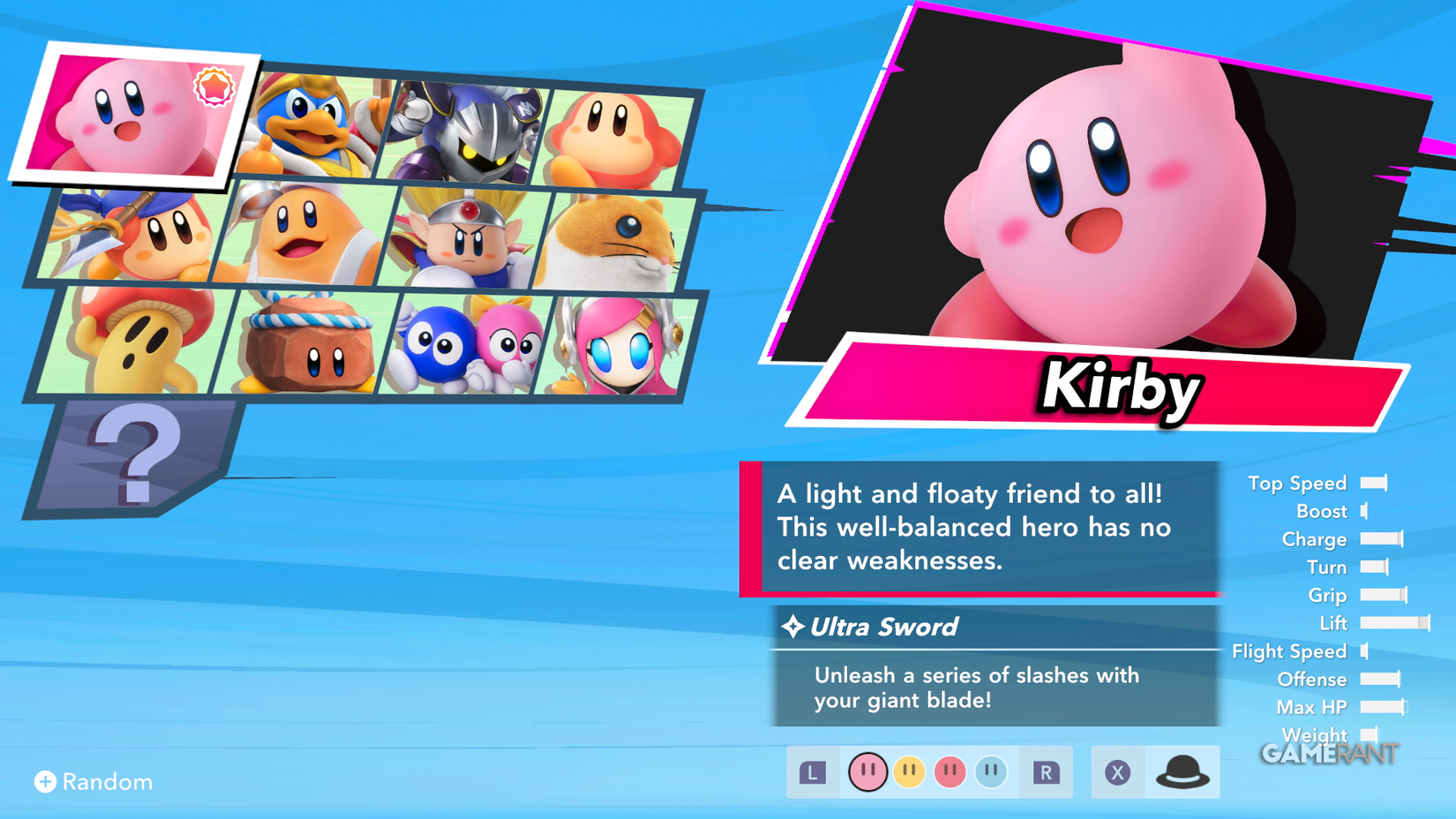Screen dimensions: 1456x819
Task: Select the pink Kirby color swatch
Action: click(x=868, y=770)
